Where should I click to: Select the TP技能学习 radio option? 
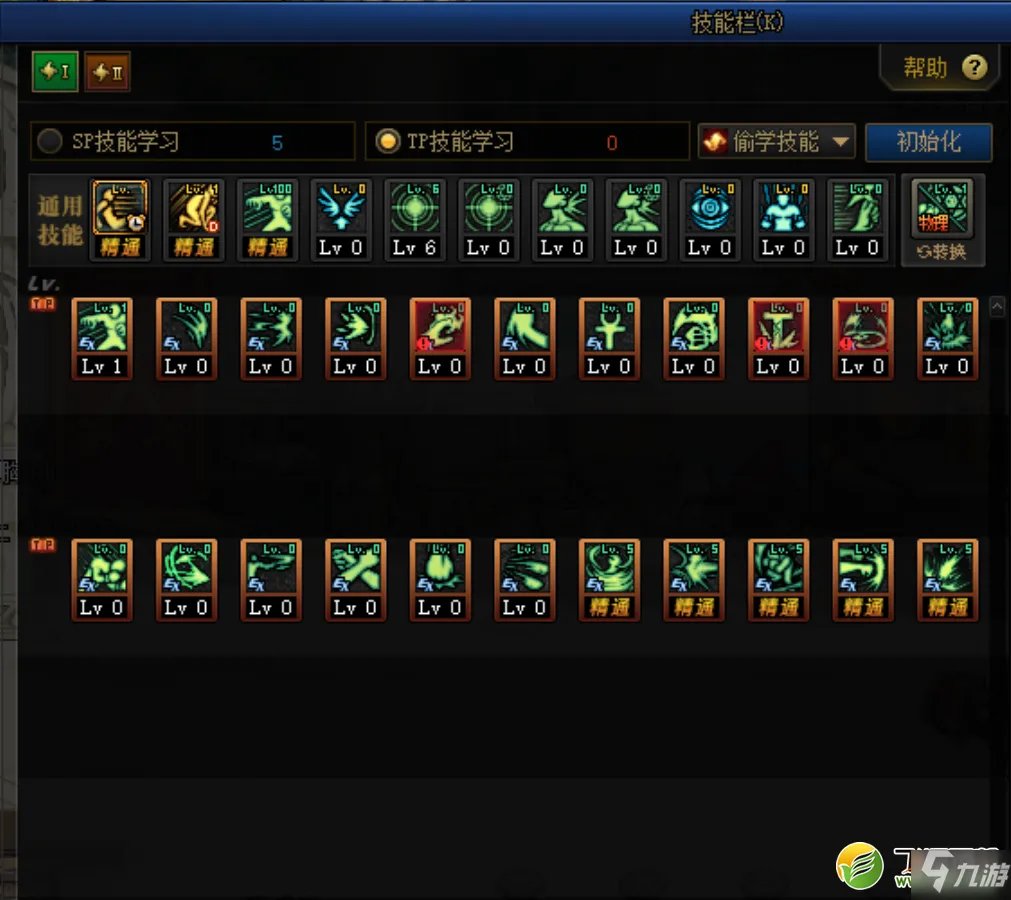[x=387, y=142]
